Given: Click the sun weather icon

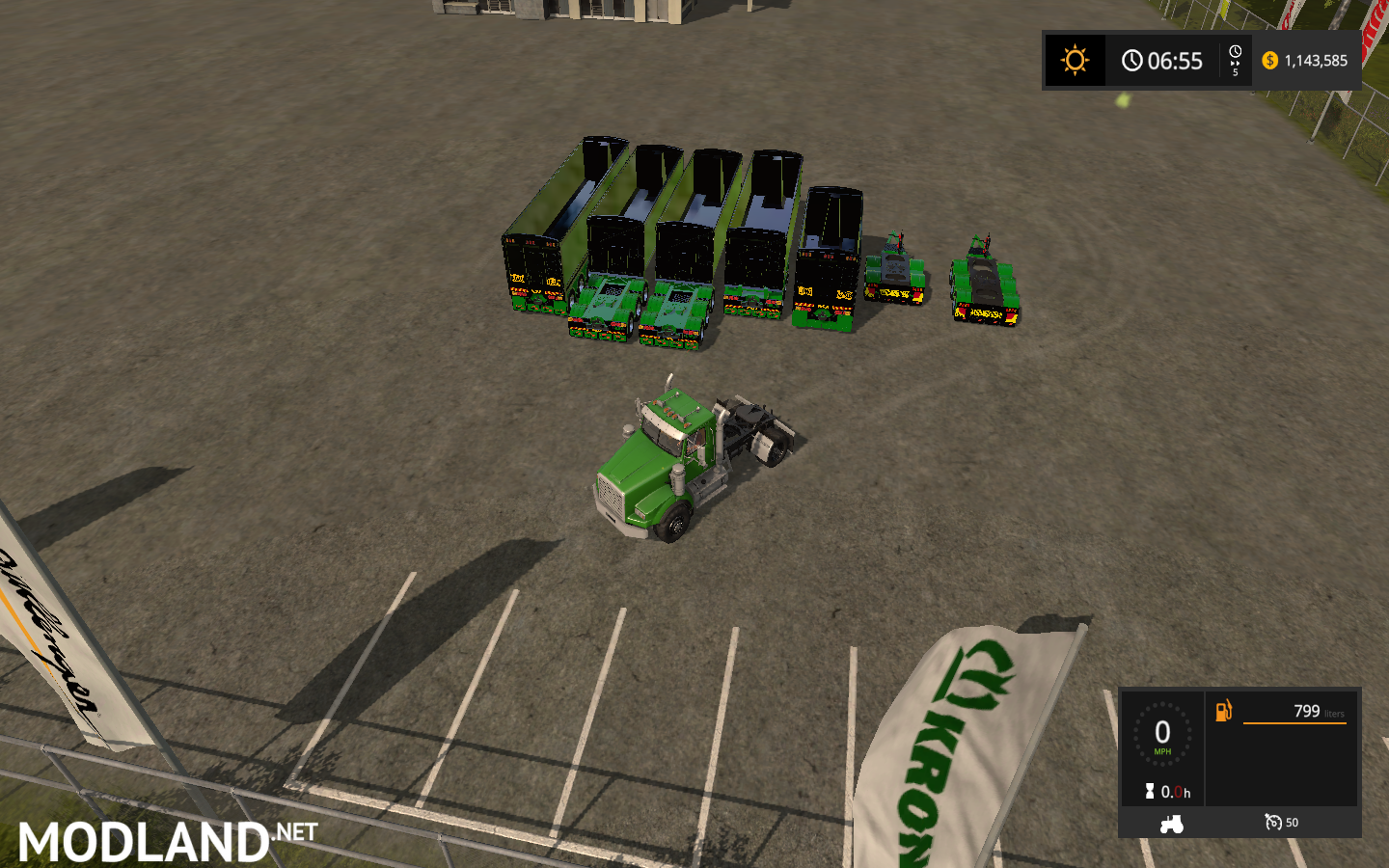Looking at the screenshot, I should click(x=1075, y=60).
